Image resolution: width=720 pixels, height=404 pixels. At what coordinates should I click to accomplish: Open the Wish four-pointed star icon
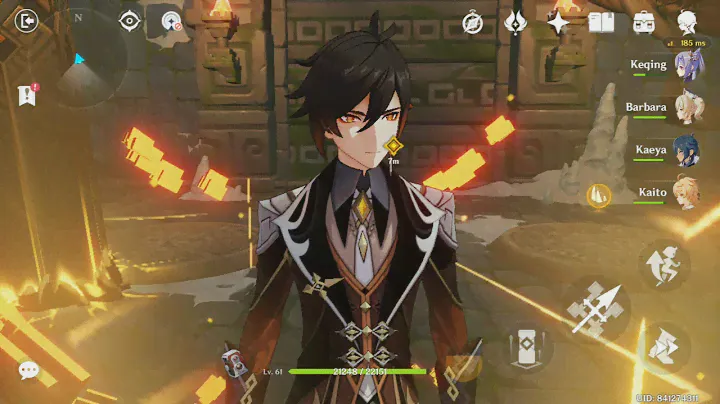pyautogui.click(x=558, y=22)
